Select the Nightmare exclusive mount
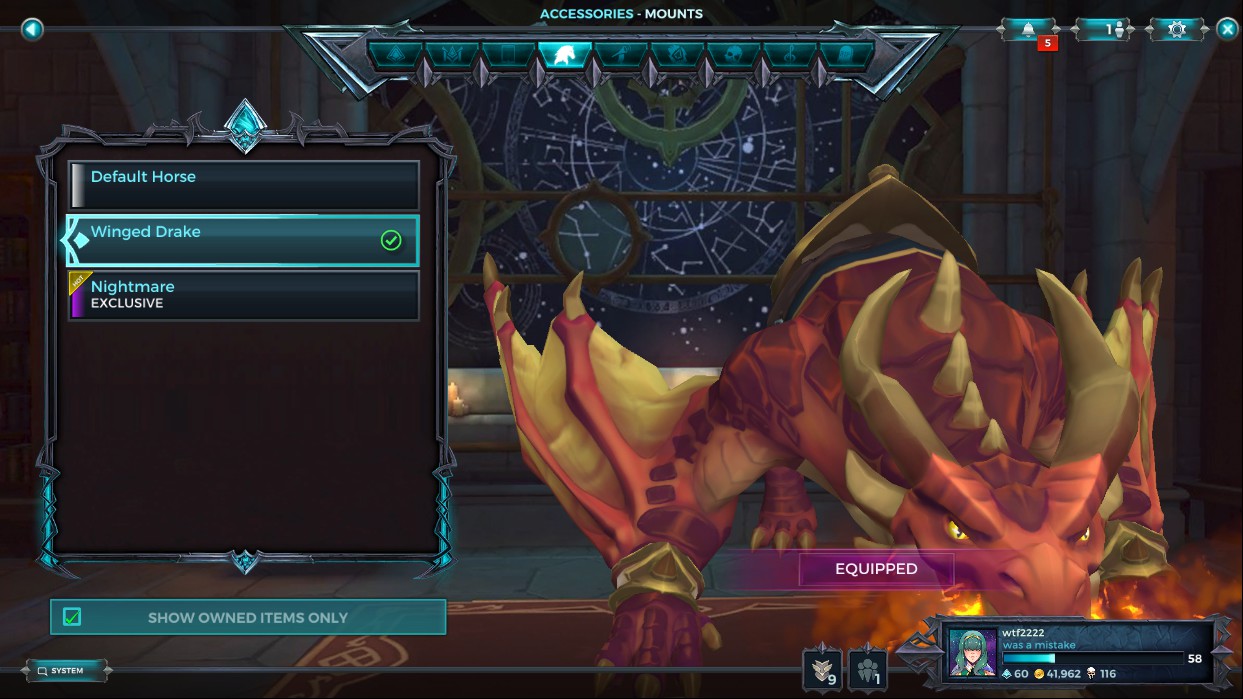This screenshot has width=1243, height=699. (244, 295)
